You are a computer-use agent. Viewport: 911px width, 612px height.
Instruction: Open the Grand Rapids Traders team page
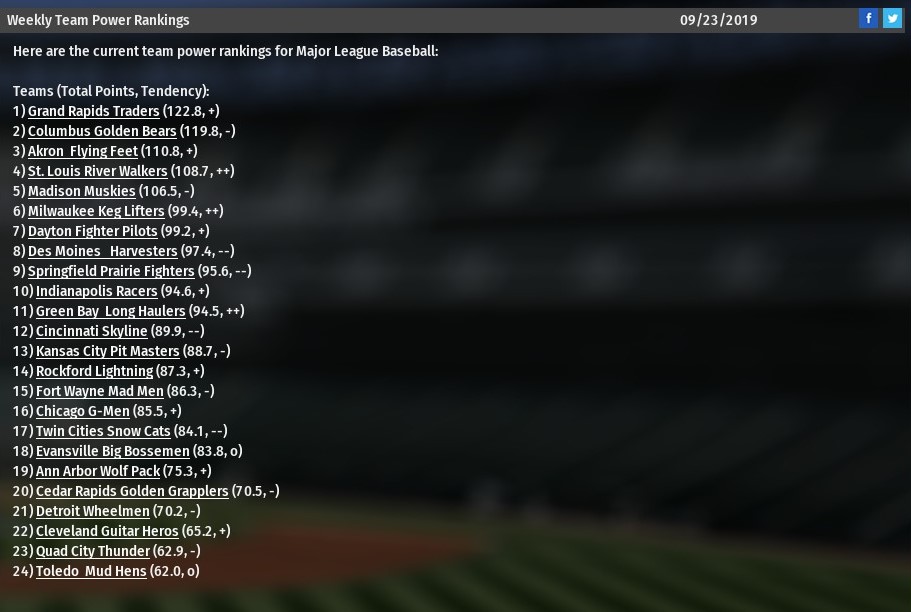coord(93,111)
